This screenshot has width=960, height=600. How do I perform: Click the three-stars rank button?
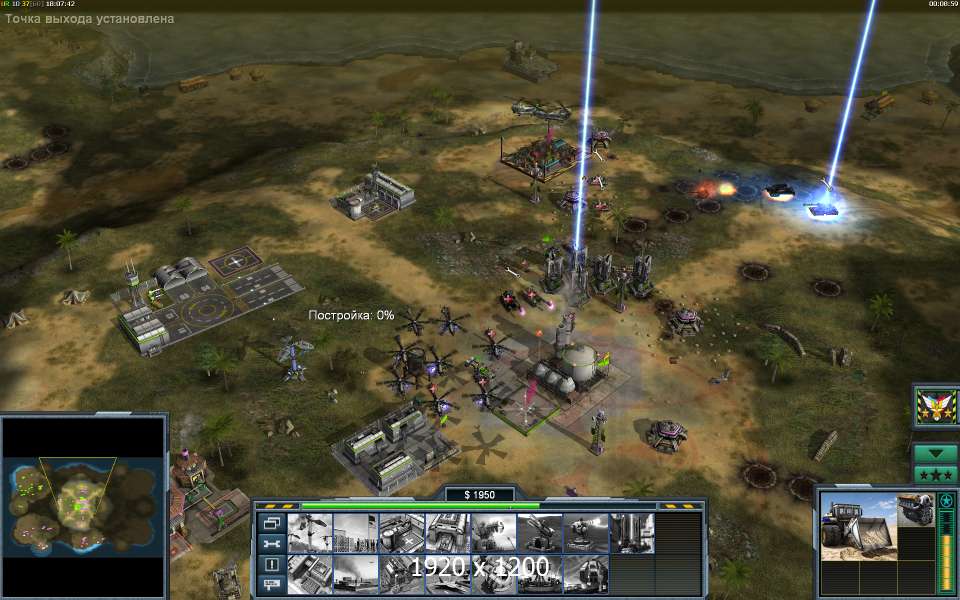[935, 474]
